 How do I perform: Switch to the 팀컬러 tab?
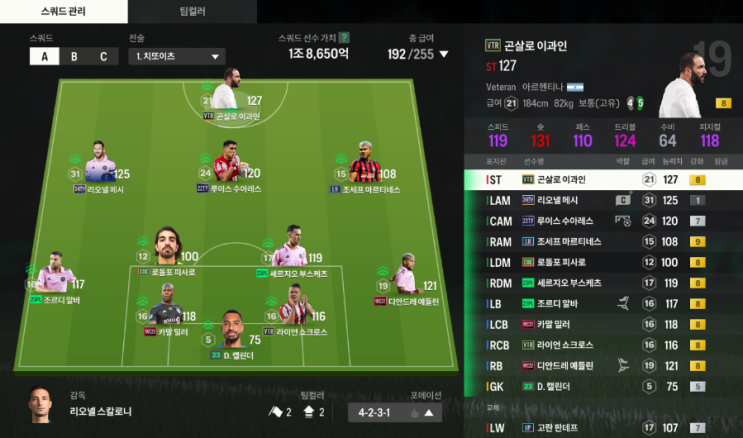pyautogui.click(x=191, y=11)
